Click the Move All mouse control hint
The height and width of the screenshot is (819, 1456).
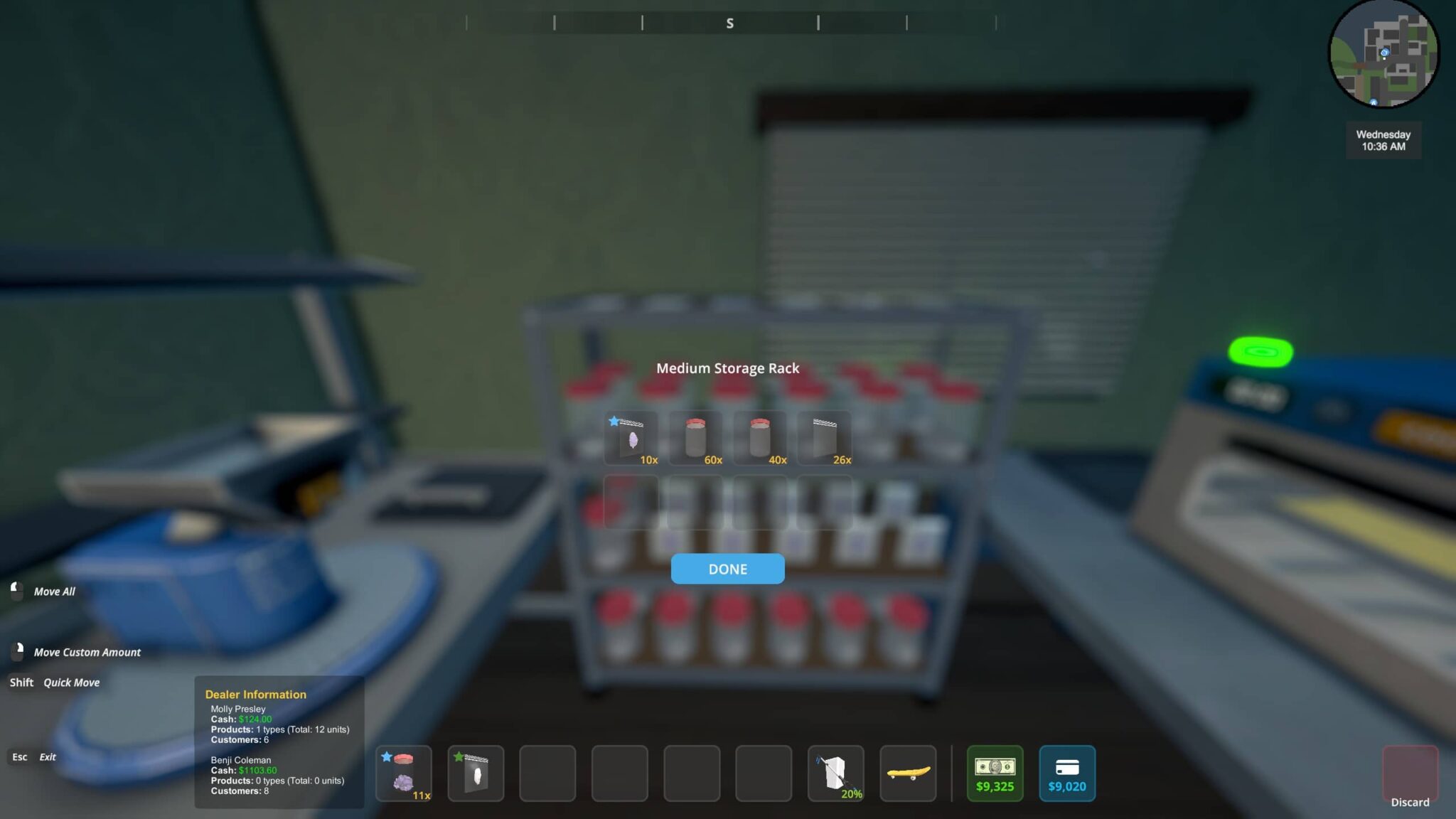(x=53, y=591)
